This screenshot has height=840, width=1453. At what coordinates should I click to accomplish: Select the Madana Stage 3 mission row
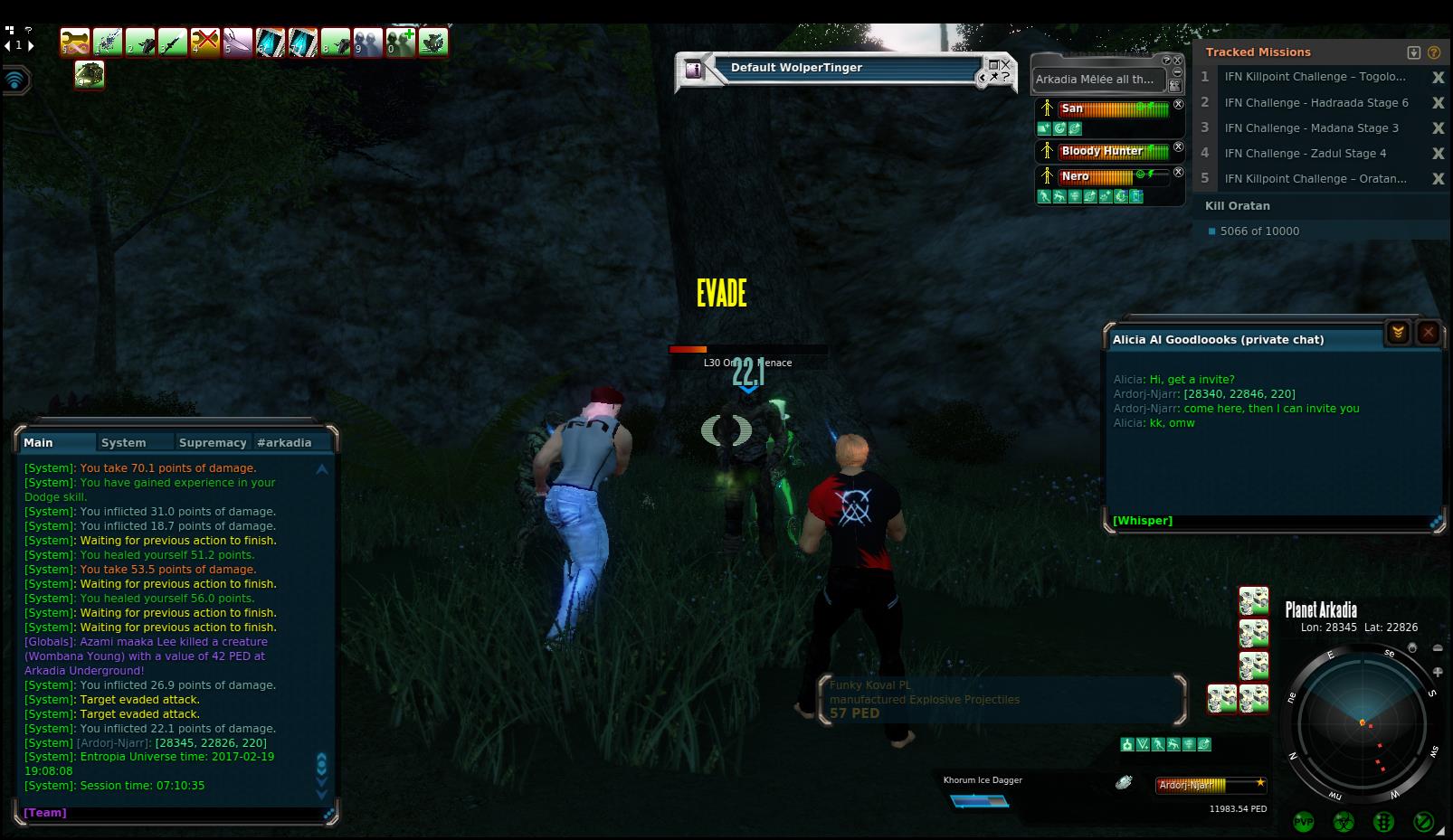1311,127
